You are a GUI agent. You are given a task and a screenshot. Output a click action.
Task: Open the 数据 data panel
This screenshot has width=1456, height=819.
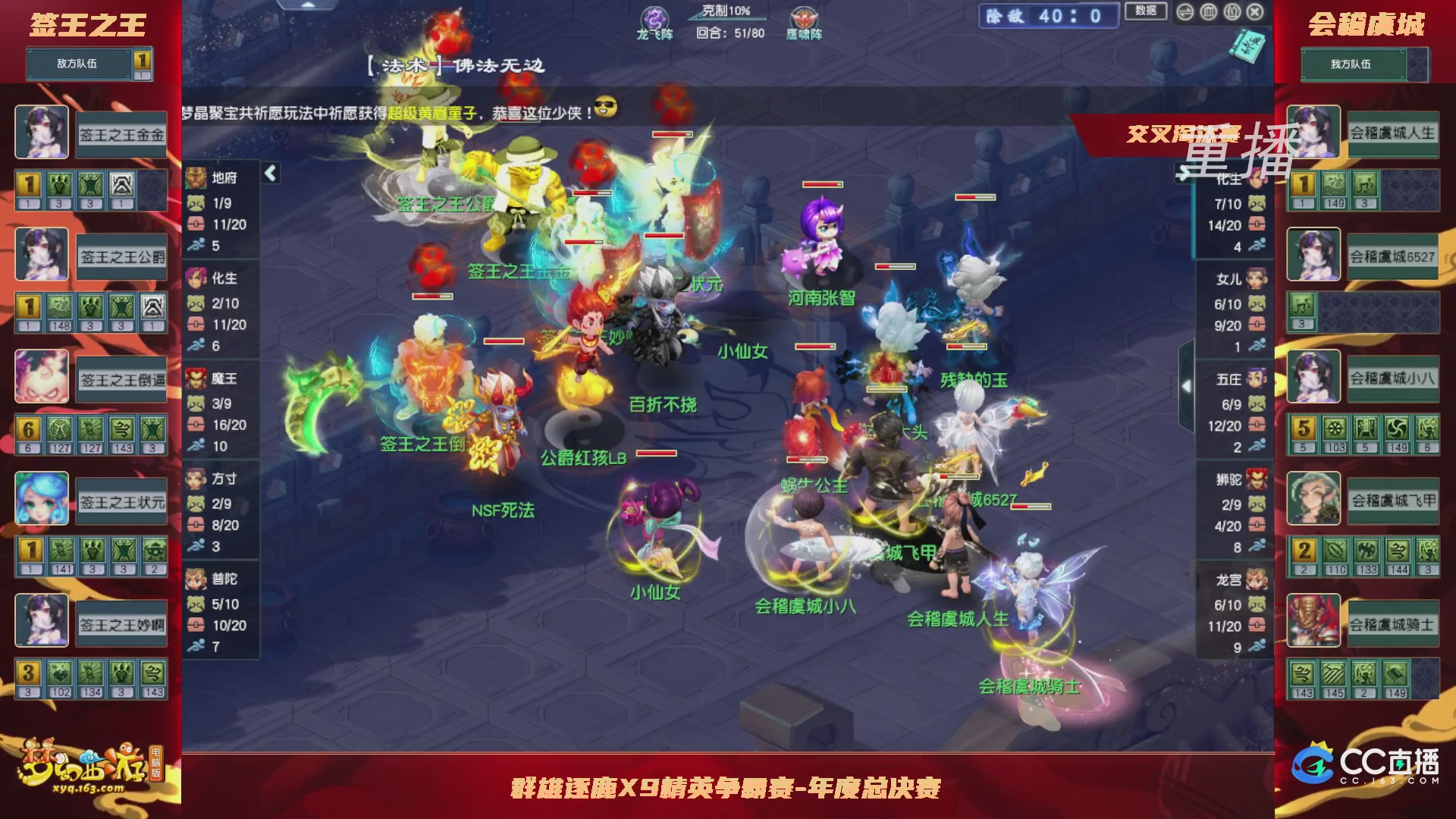point(1145,11)
